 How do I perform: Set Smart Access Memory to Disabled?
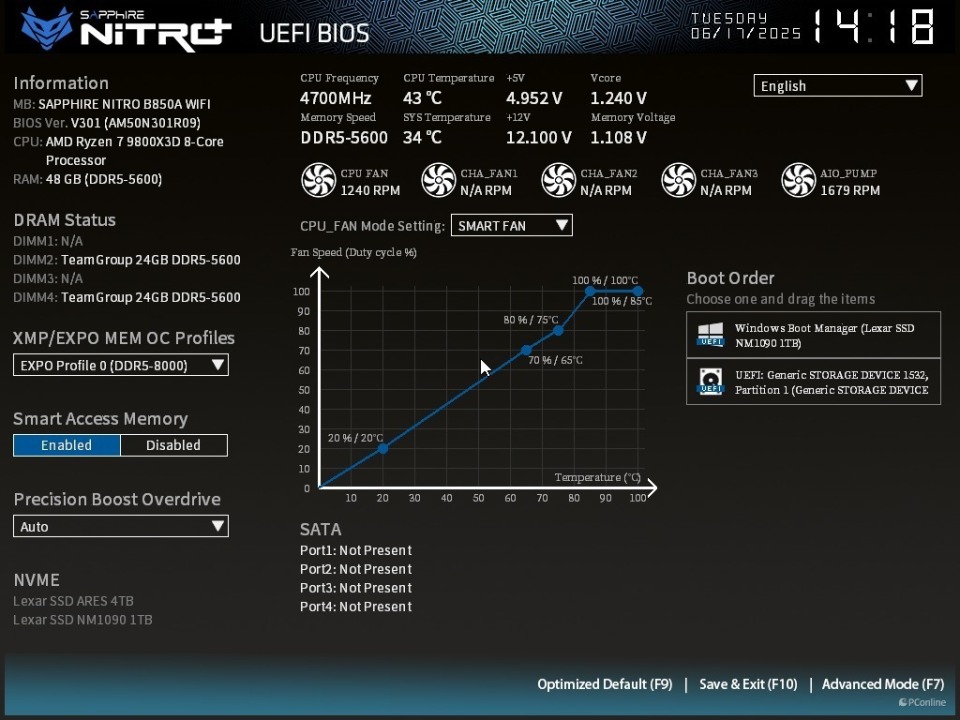(173, 445)
